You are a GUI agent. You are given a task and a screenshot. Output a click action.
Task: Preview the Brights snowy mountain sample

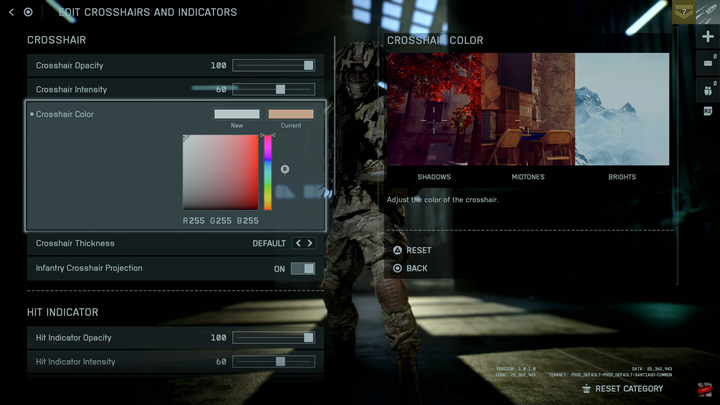tap(622, 109)
